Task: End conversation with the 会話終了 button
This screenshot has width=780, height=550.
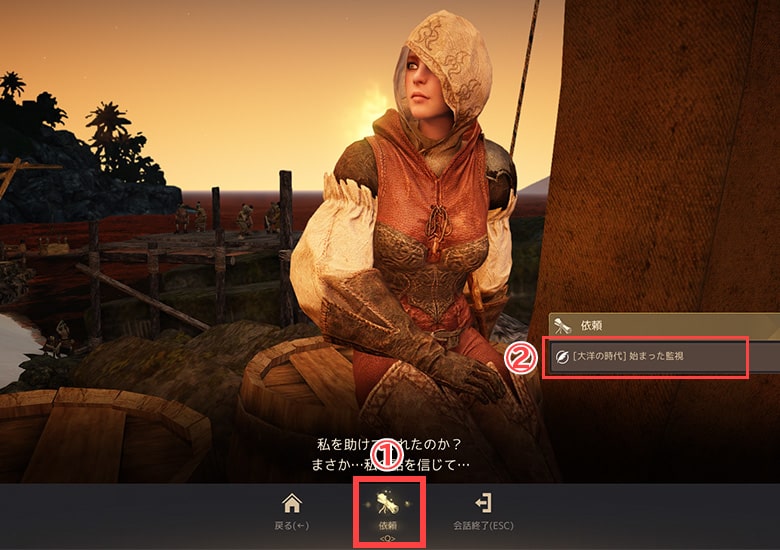Action: pyautogui.click(x=483, y=510)
